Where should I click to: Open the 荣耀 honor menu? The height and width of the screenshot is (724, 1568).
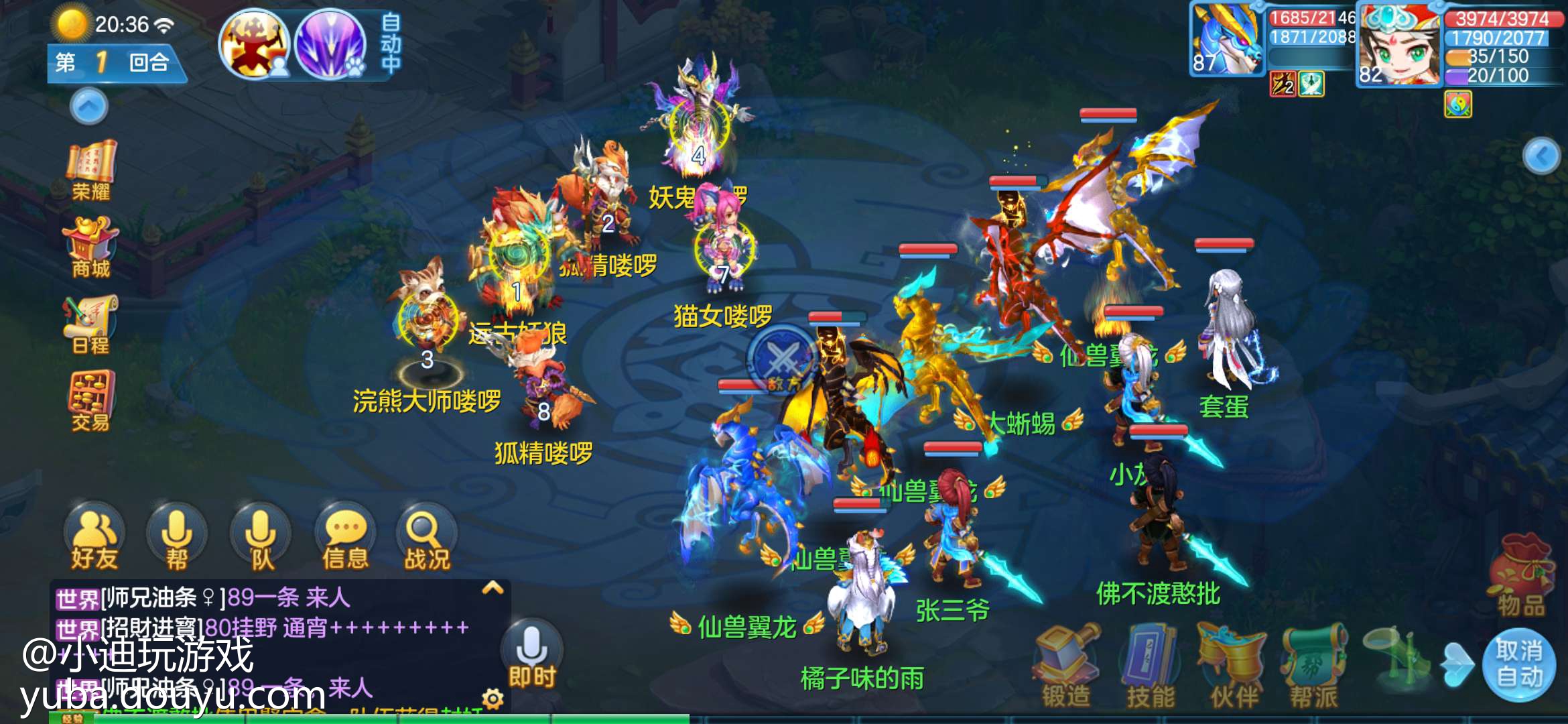coord(91,170)
